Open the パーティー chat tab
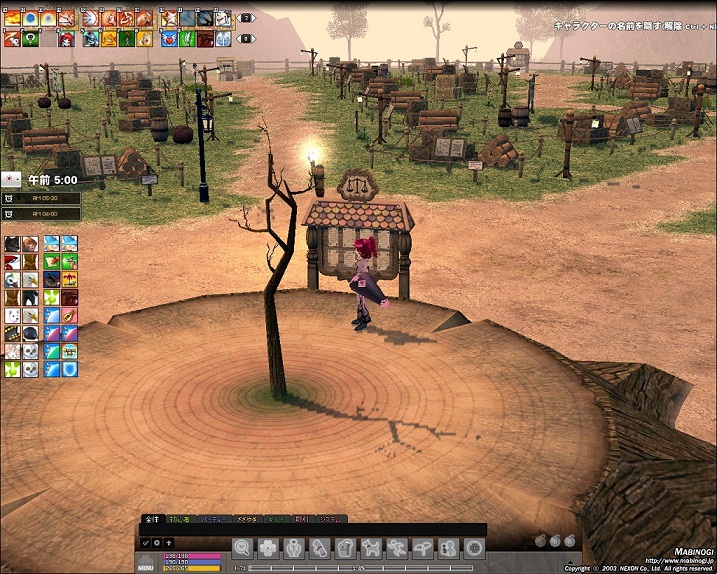The image size is (717, 574). tap(212, 519)
